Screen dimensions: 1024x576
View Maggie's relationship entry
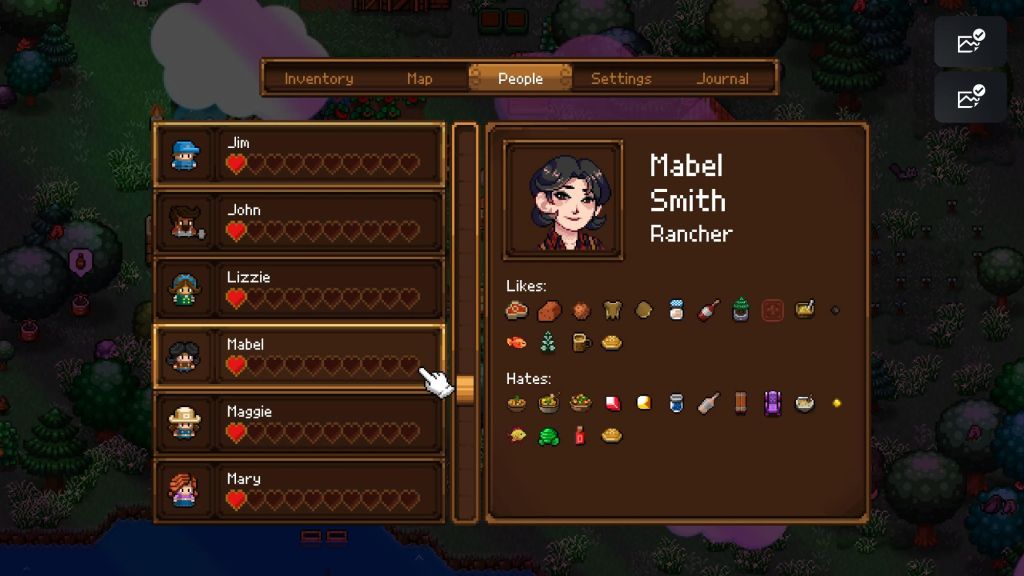298,423
